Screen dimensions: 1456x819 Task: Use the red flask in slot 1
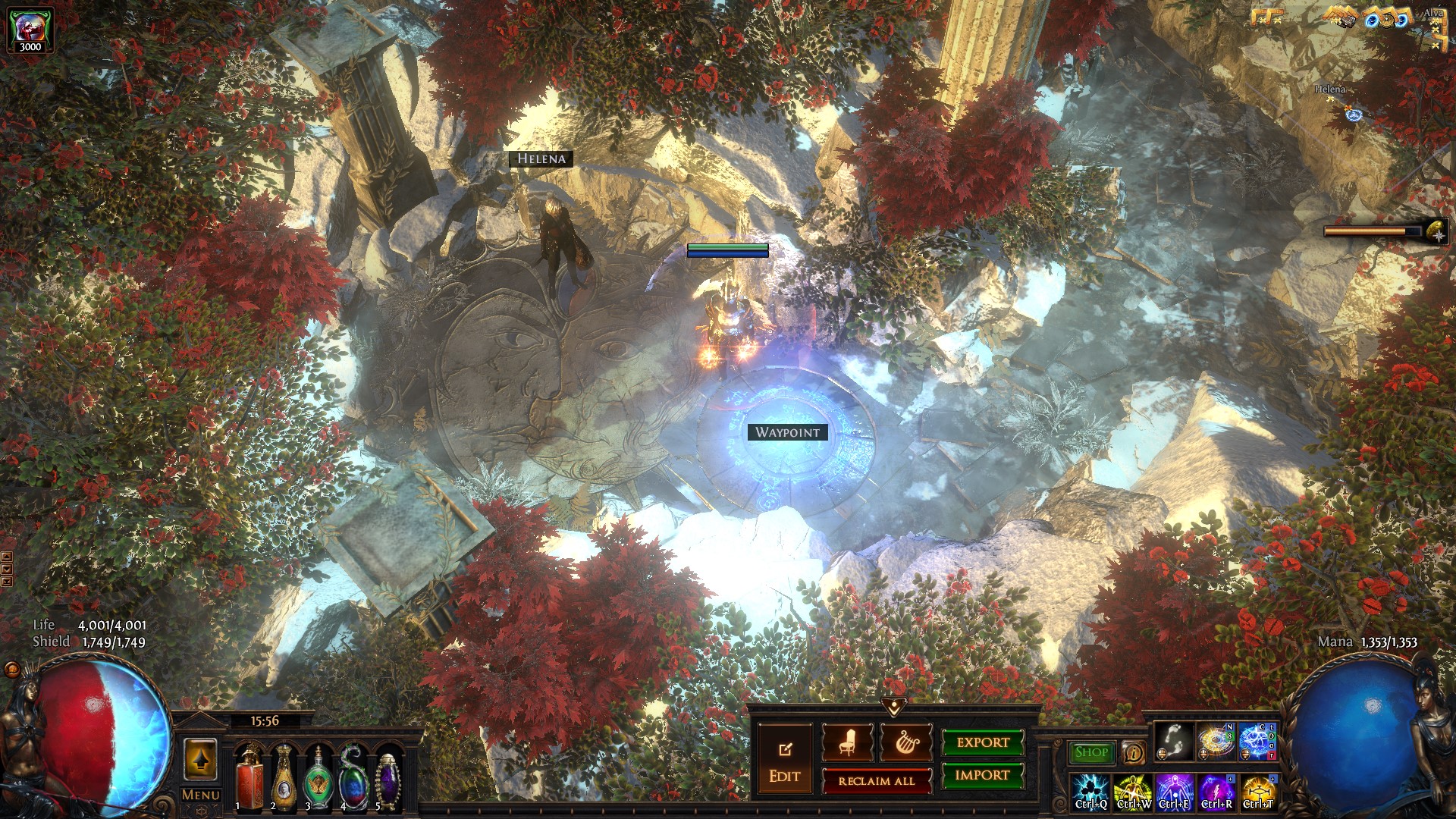[x=249, y=777]
